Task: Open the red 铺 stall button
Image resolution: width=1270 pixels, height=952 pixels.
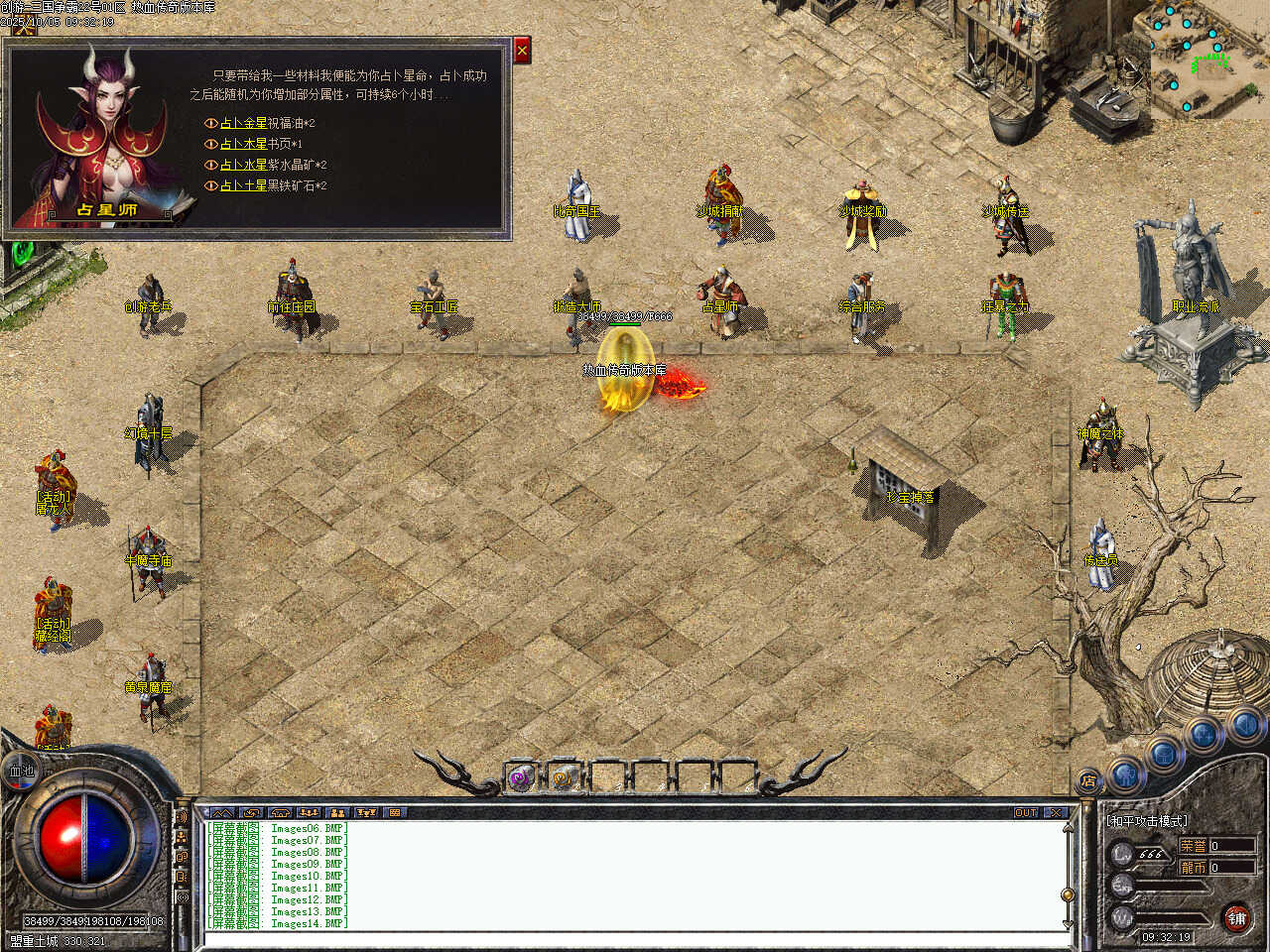Action: click(x=1236, y=918)
